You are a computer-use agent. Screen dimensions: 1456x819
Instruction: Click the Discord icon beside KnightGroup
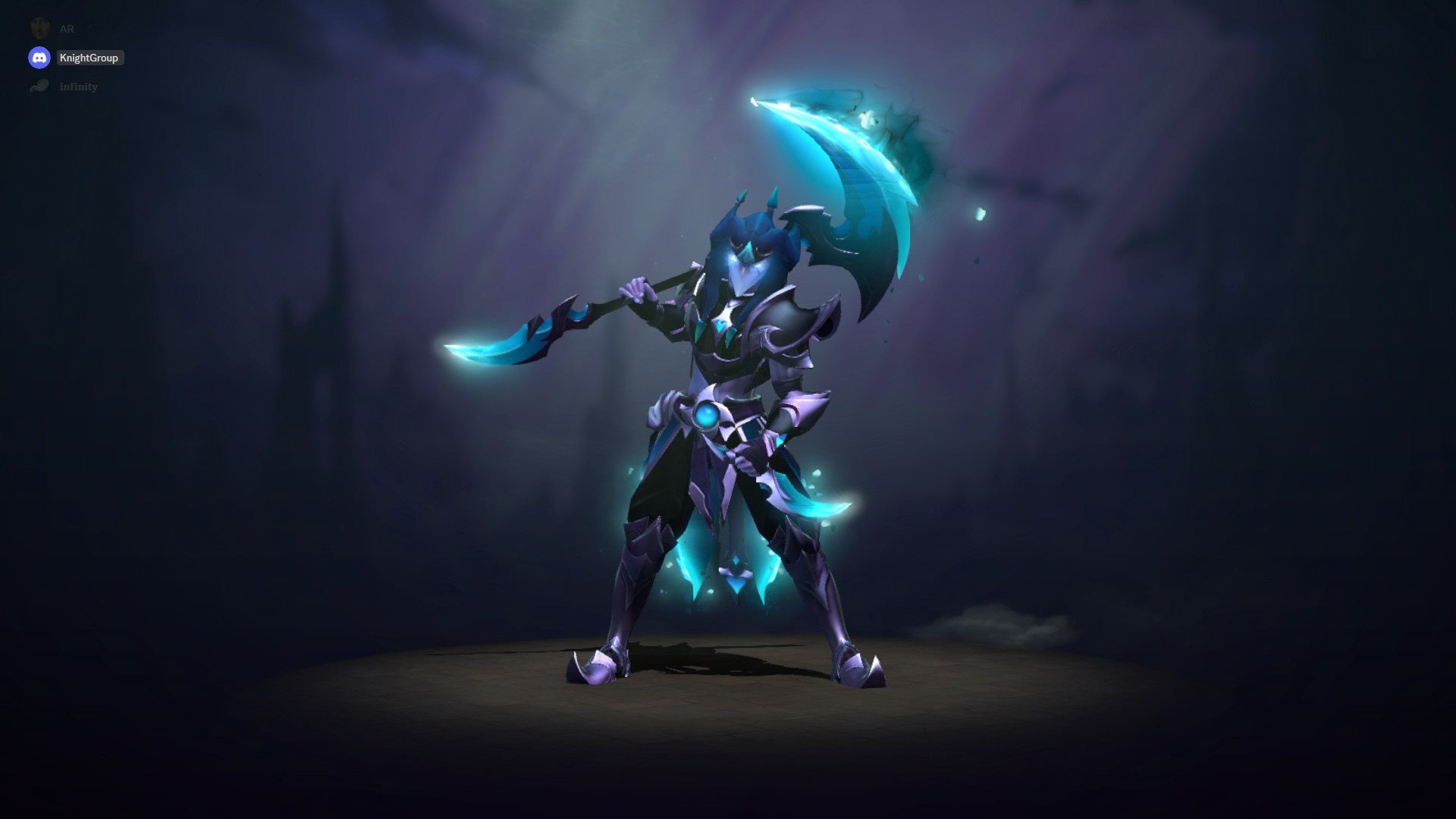[39, 58]
